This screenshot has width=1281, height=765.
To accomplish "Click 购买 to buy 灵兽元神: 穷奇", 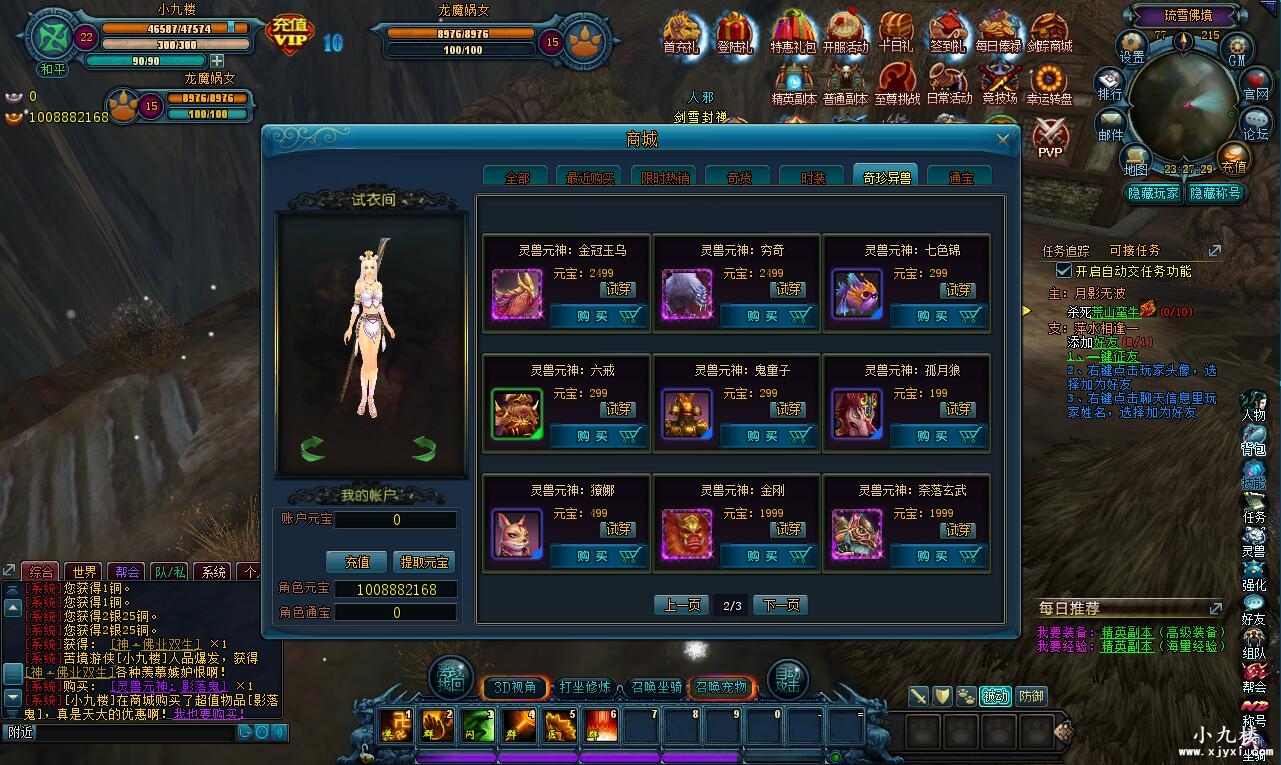I will 765,316.
